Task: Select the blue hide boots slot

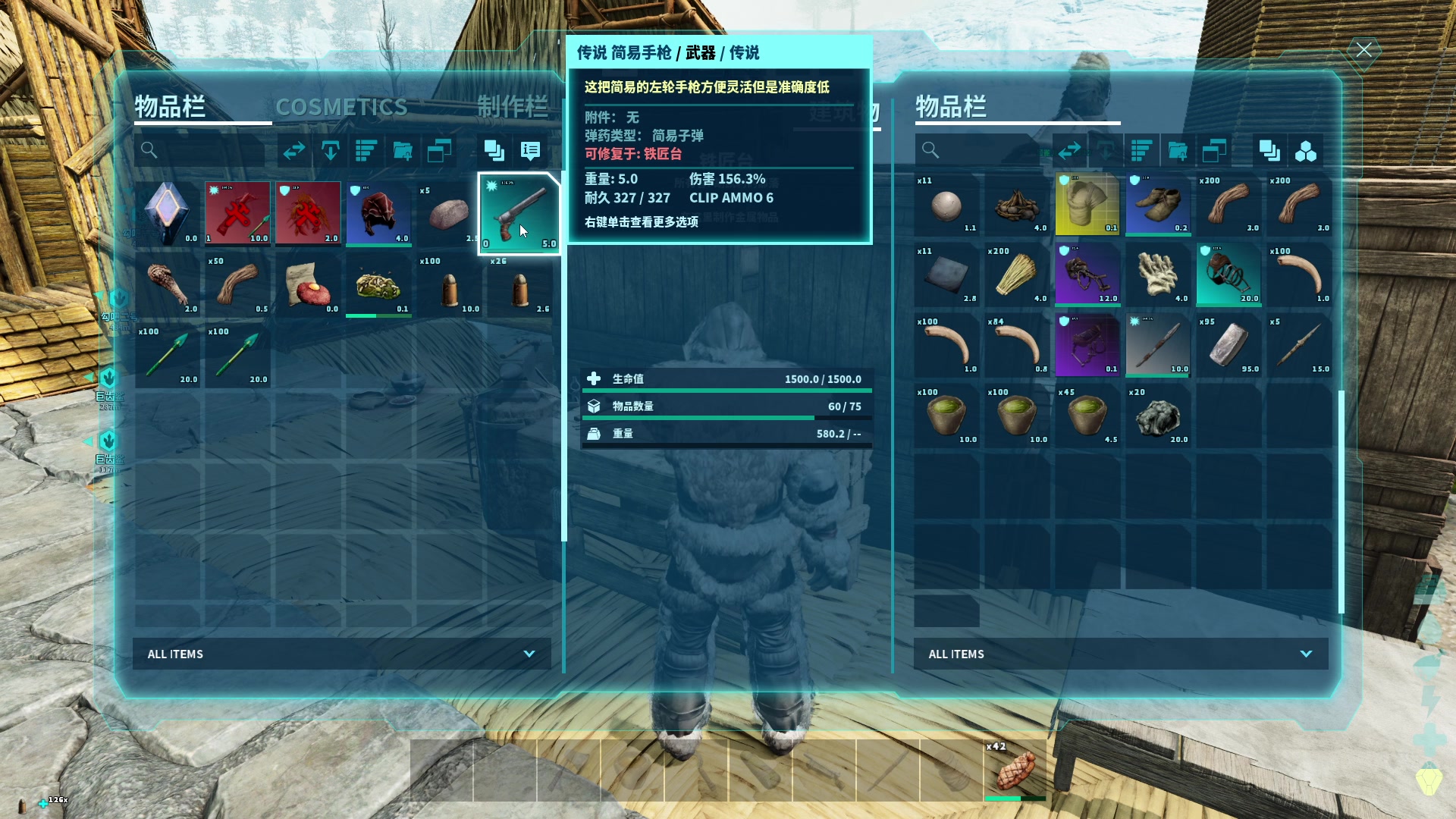Action: (x=1157, y=203)
